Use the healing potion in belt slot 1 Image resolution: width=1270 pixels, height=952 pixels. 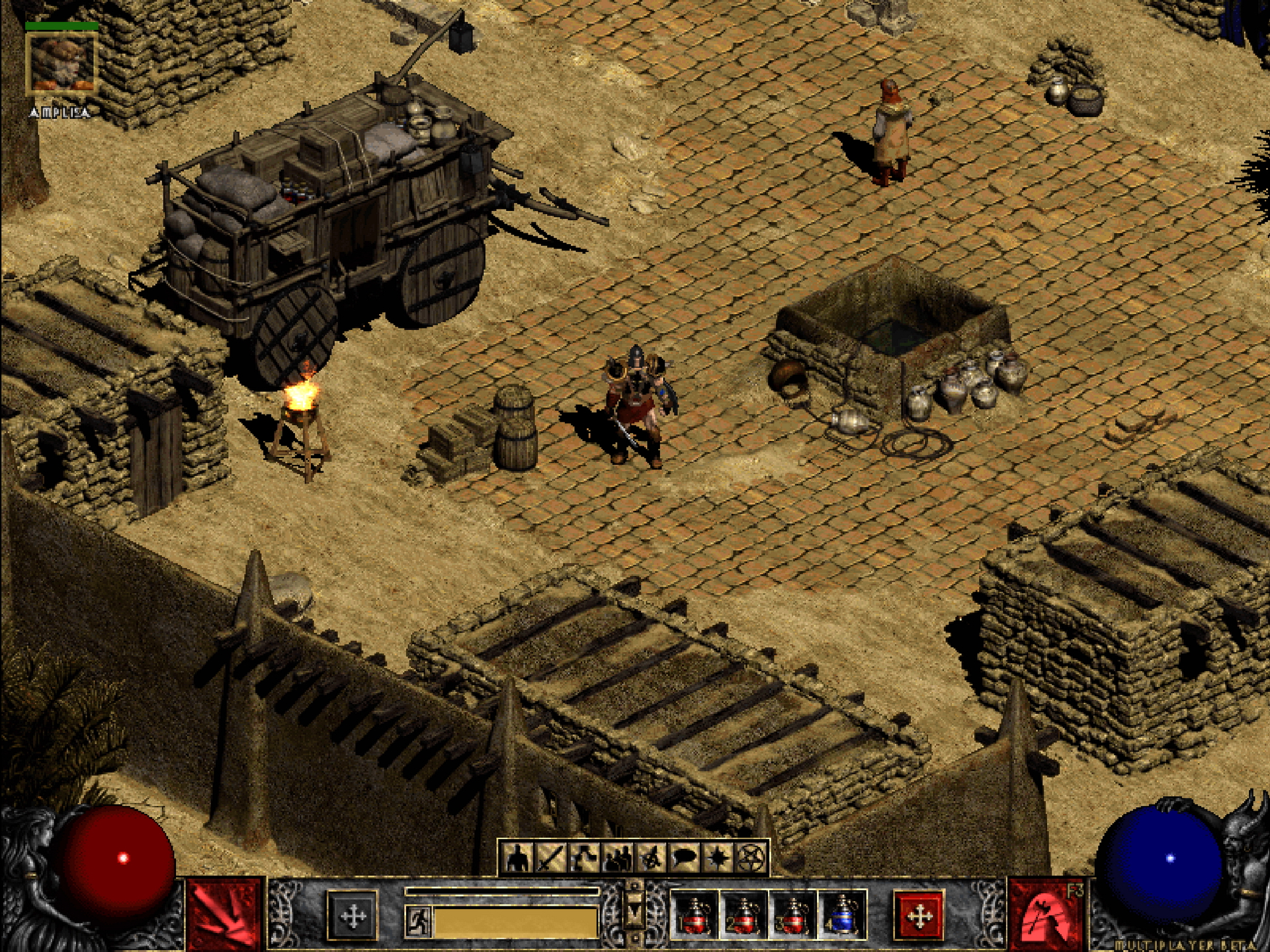click(x=694, y=916)
